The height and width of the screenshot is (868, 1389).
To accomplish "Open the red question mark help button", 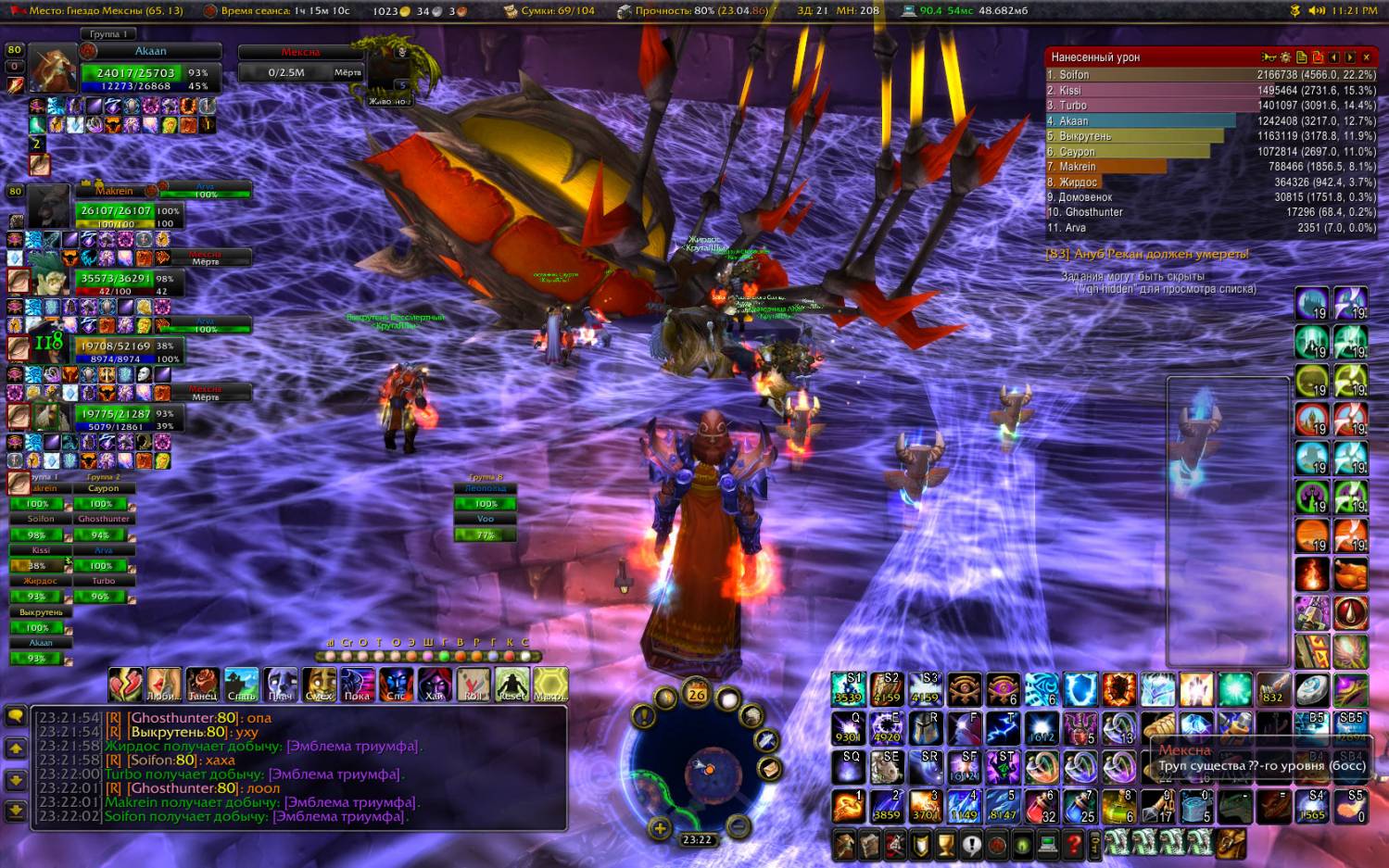I will 1073,844.
